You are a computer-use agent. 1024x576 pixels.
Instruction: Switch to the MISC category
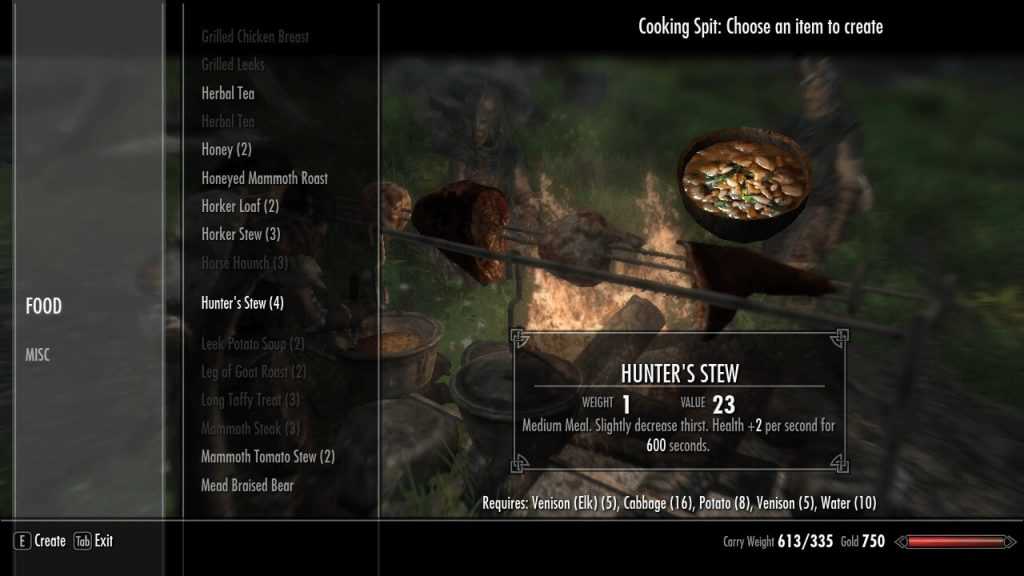37,355
